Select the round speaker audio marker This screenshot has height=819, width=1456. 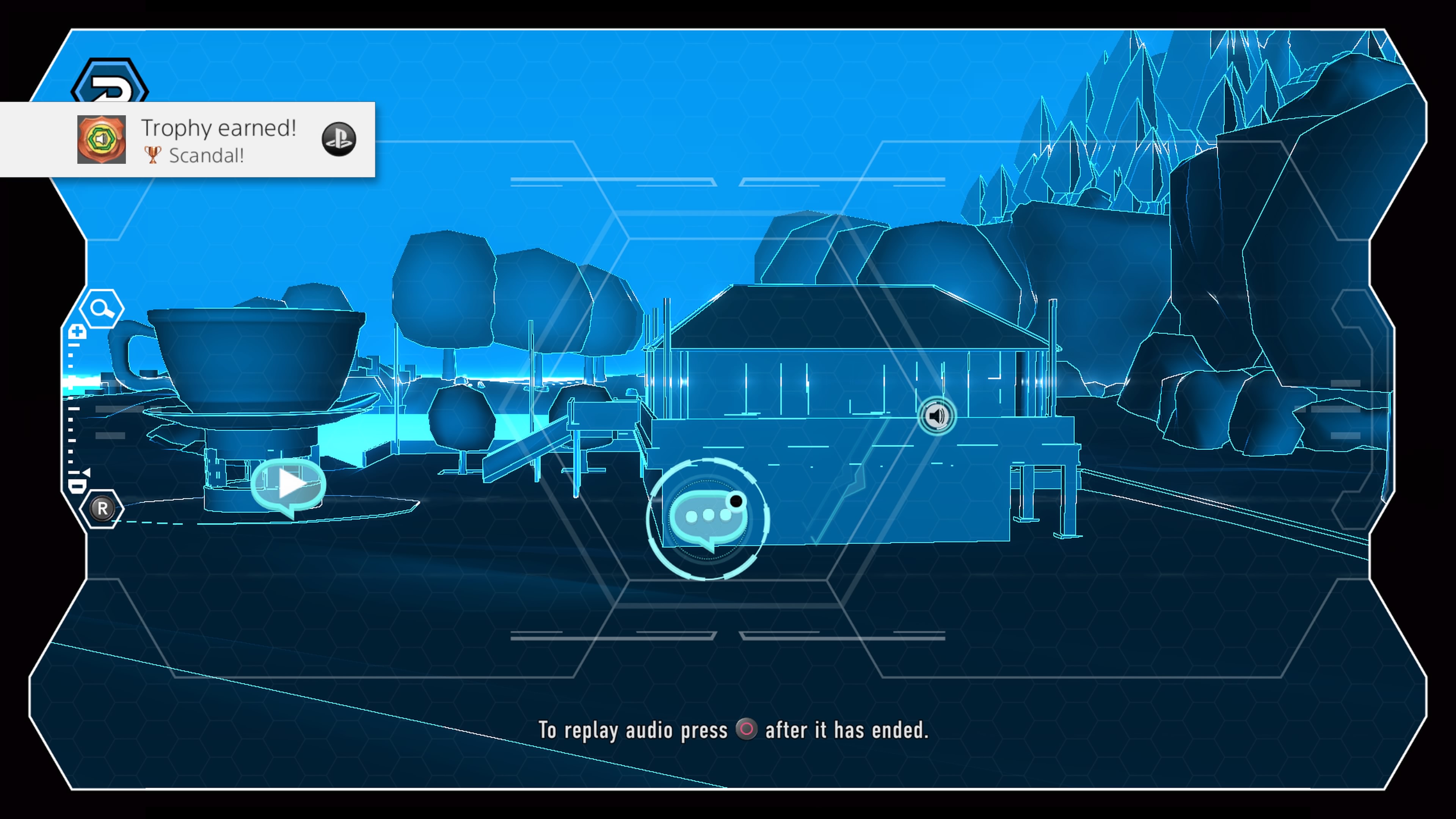936,416
